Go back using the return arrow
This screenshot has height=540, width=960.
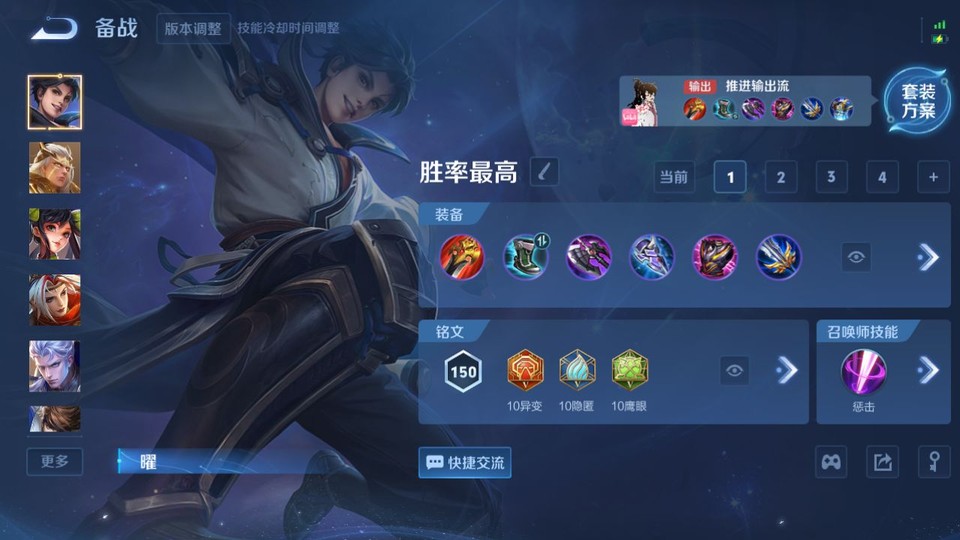point(54,28)
